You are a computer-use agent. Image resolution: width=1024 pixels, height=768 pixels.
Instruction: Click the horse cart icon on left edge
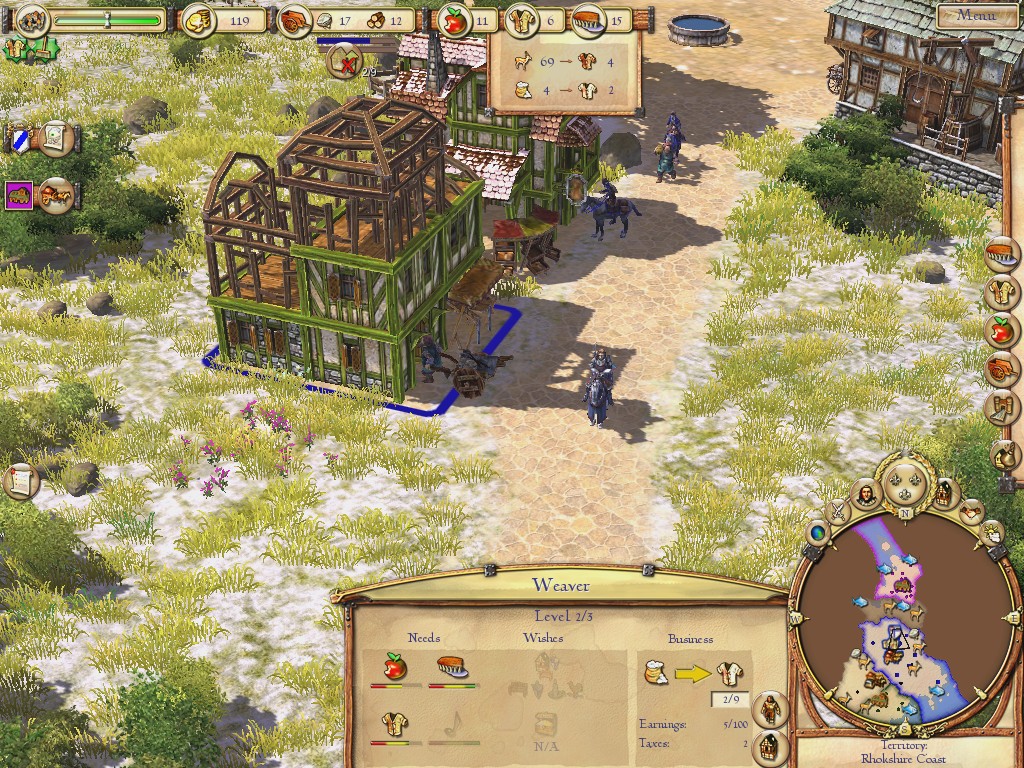click(x=56, y=193)
